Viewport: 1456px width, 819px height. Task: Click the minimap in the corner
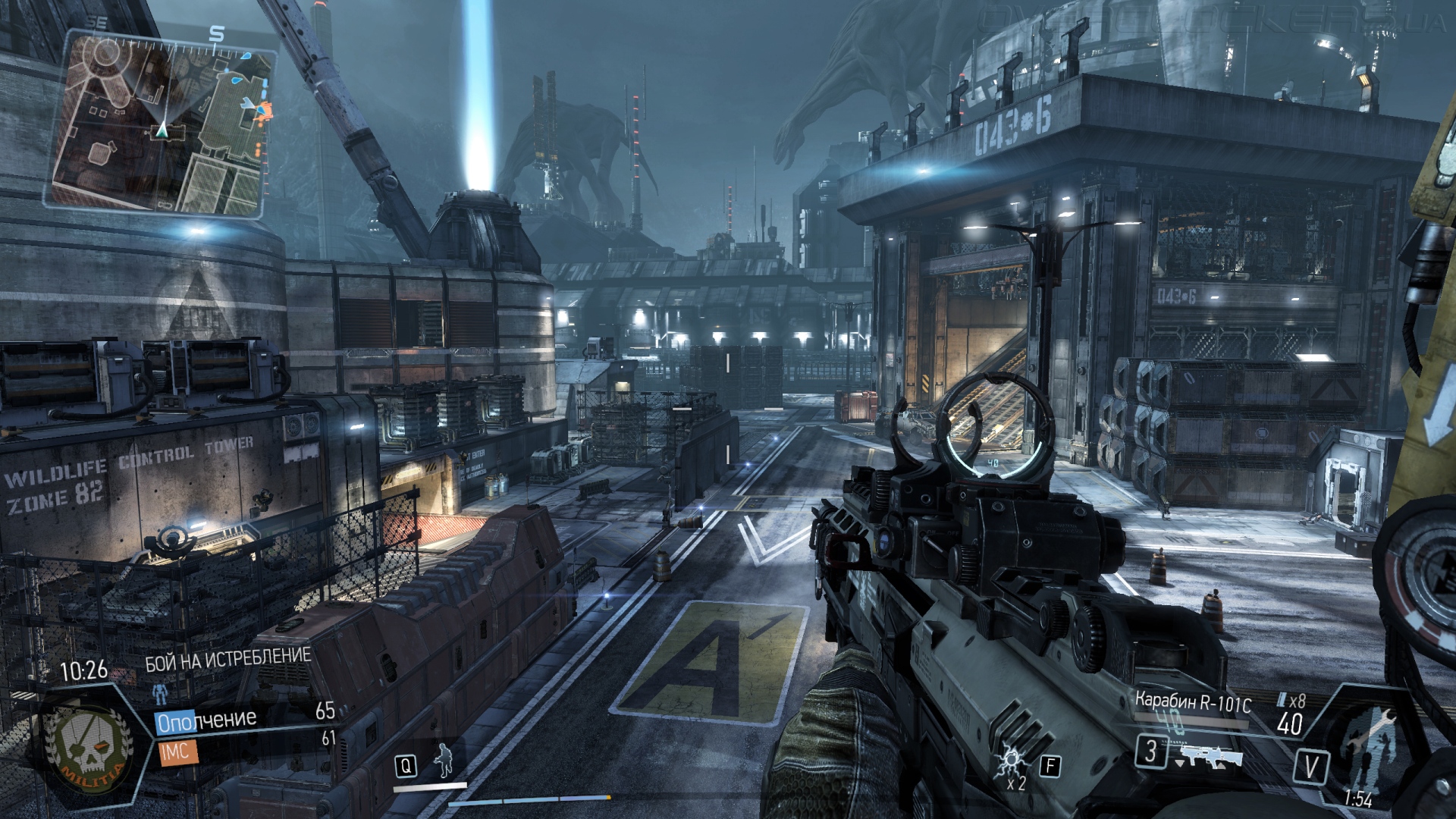tap(161, 123)
